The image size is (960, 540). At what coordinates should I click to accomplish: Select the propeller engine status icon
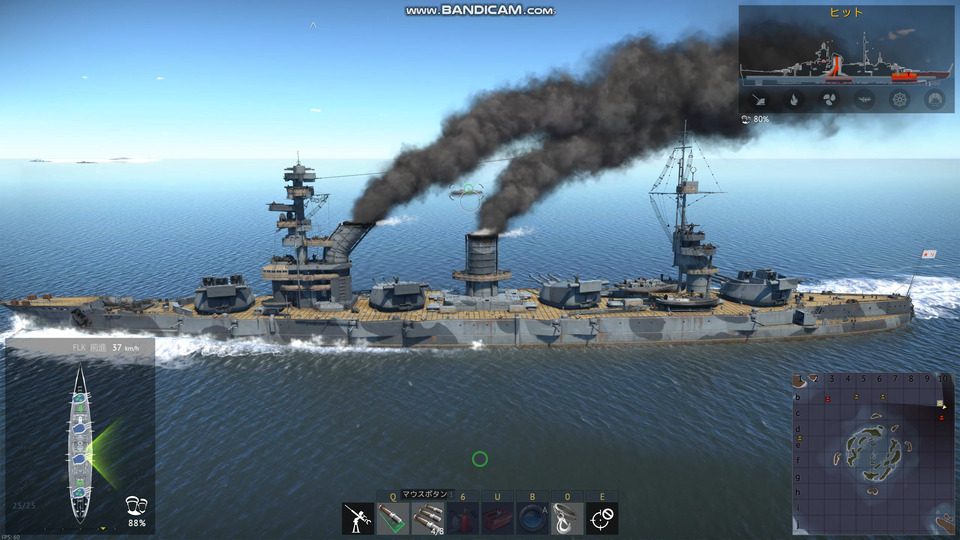[x=829, y=99]
